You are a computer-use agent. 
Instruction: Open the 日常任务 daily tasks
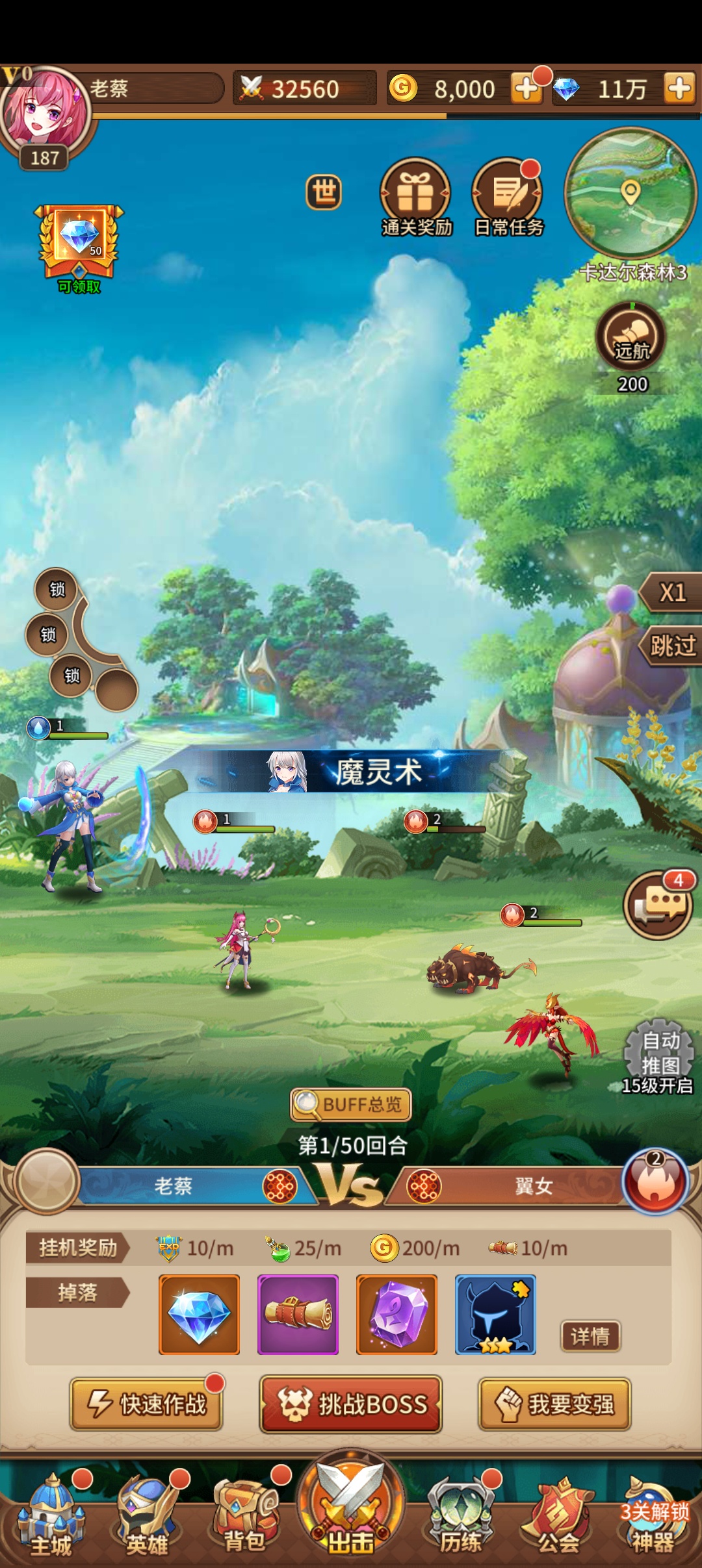click(x=508, y=196)
